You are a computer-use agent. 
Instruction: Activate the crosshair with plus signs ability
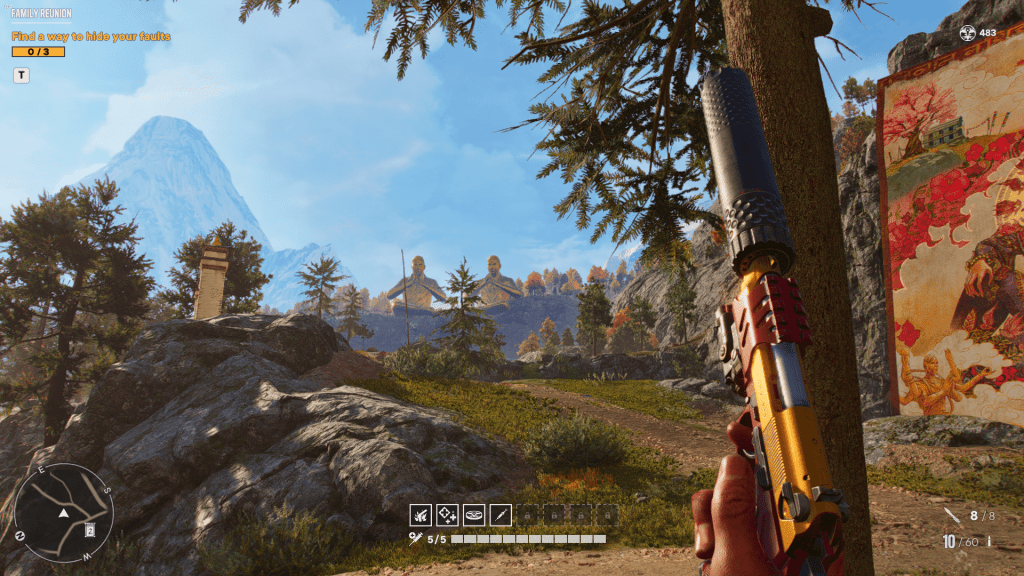click(x=447, y=515)
